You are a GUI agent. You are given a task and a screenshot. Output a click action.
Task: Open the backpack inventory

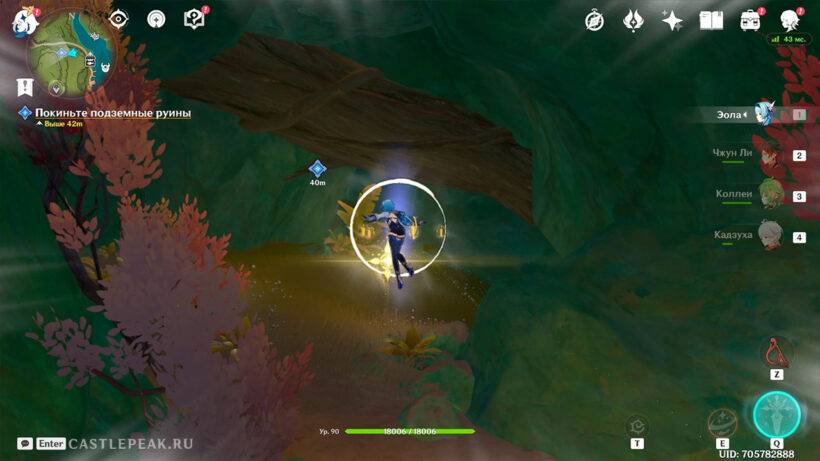[750, 20]
